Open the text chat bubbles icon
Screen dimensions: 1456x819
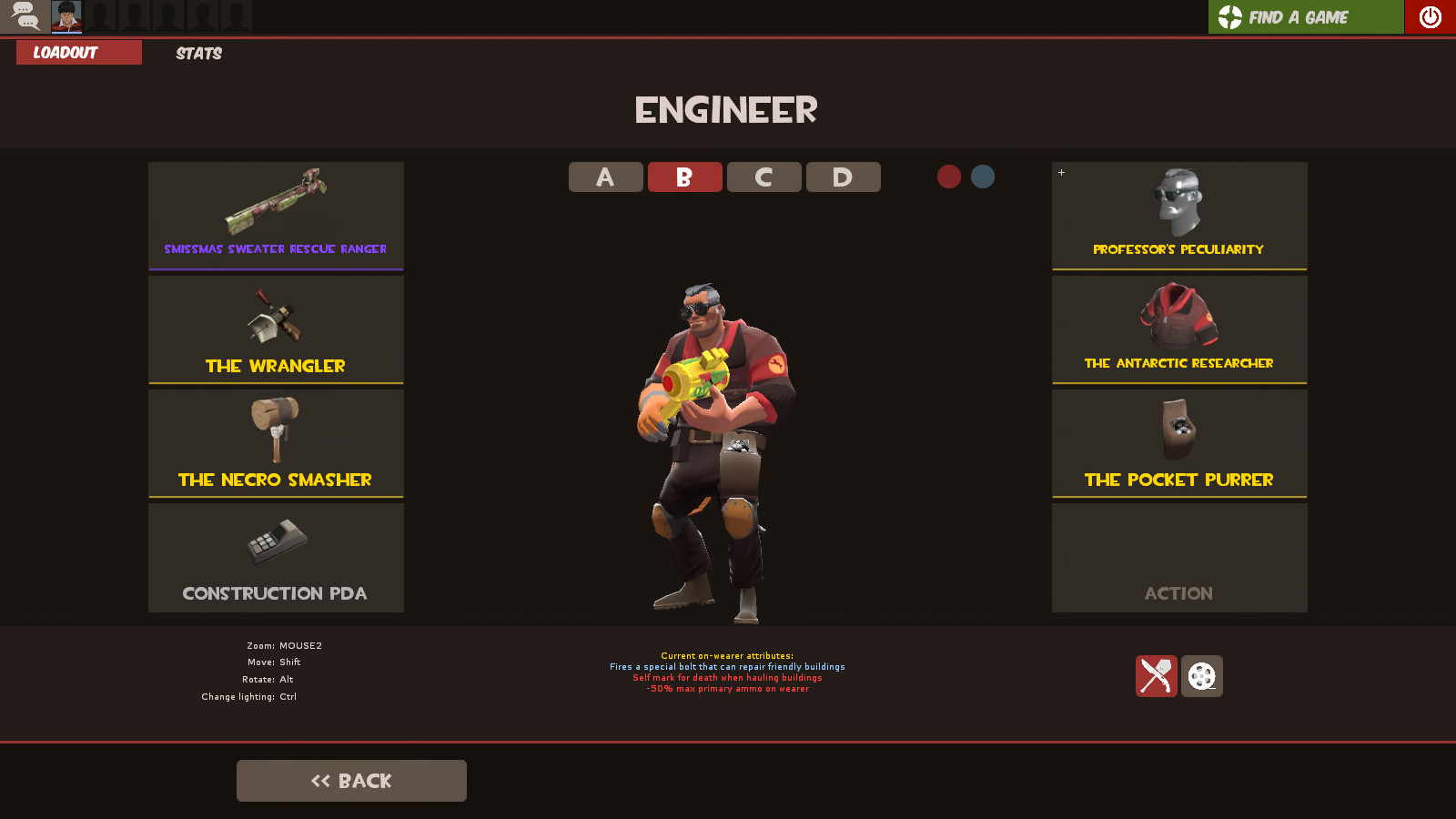25,16
